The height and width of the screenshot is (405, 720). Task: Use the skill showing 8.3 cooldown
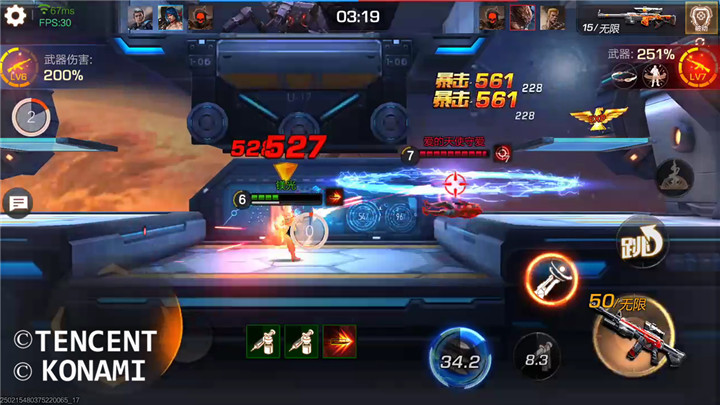[x=538, y=354]
